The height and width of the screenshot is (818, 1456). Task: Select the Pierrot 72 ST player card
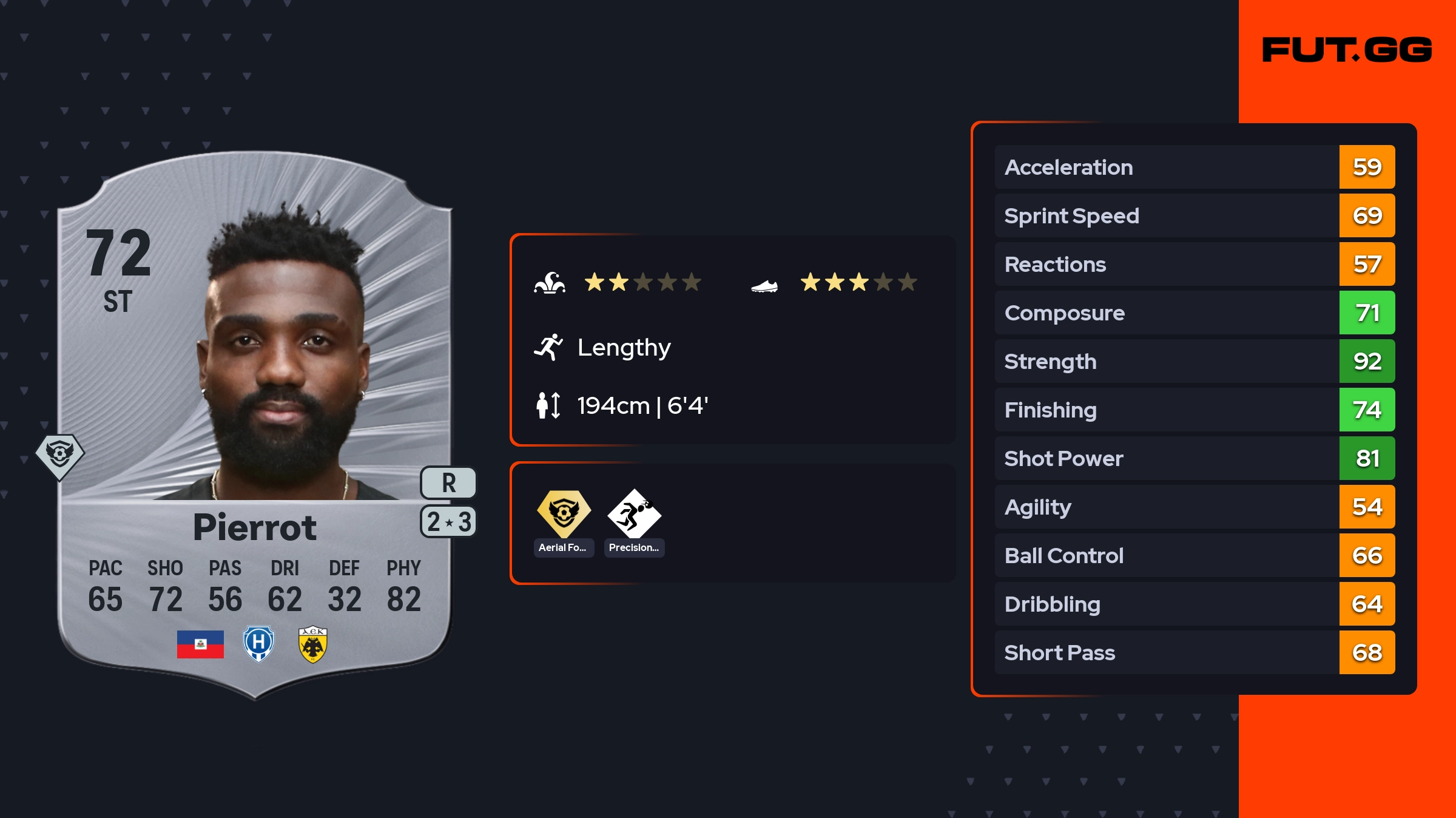click(255, 425)
